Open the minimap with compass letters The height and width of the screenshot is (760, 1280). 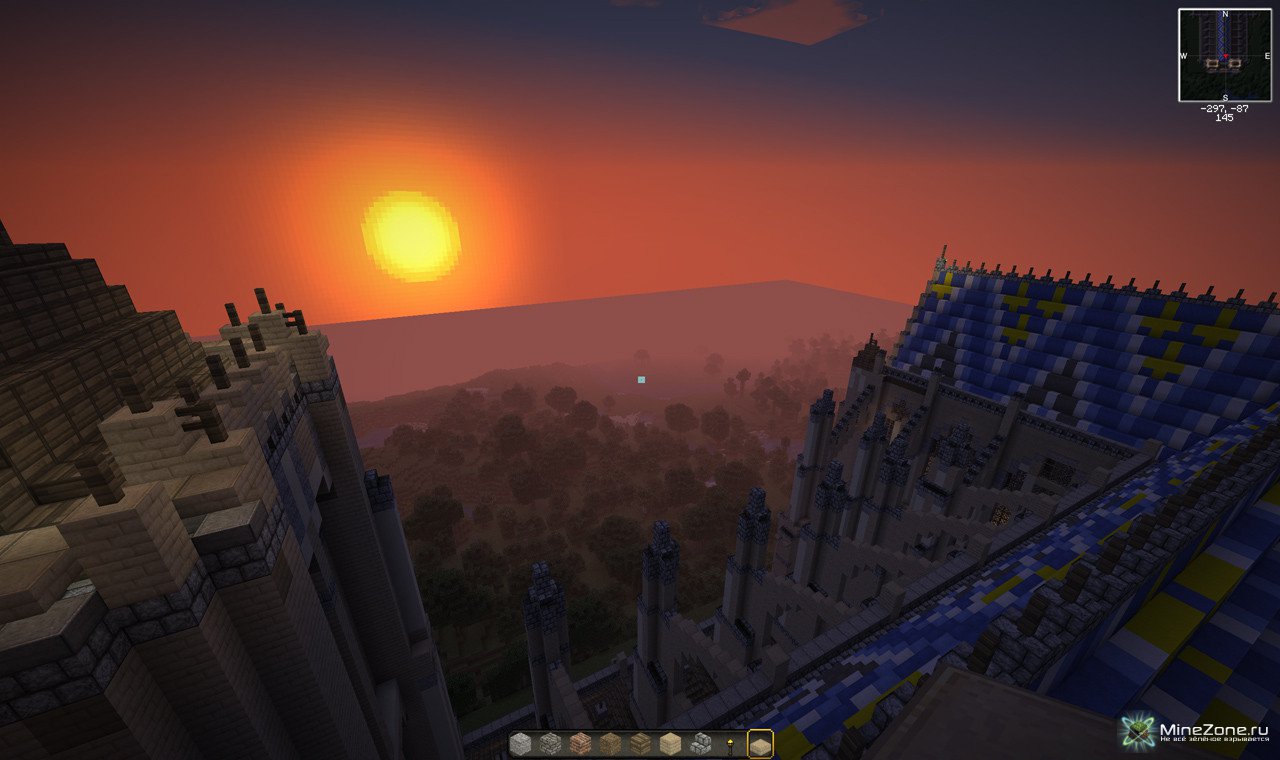click(x=1224, y=55)
